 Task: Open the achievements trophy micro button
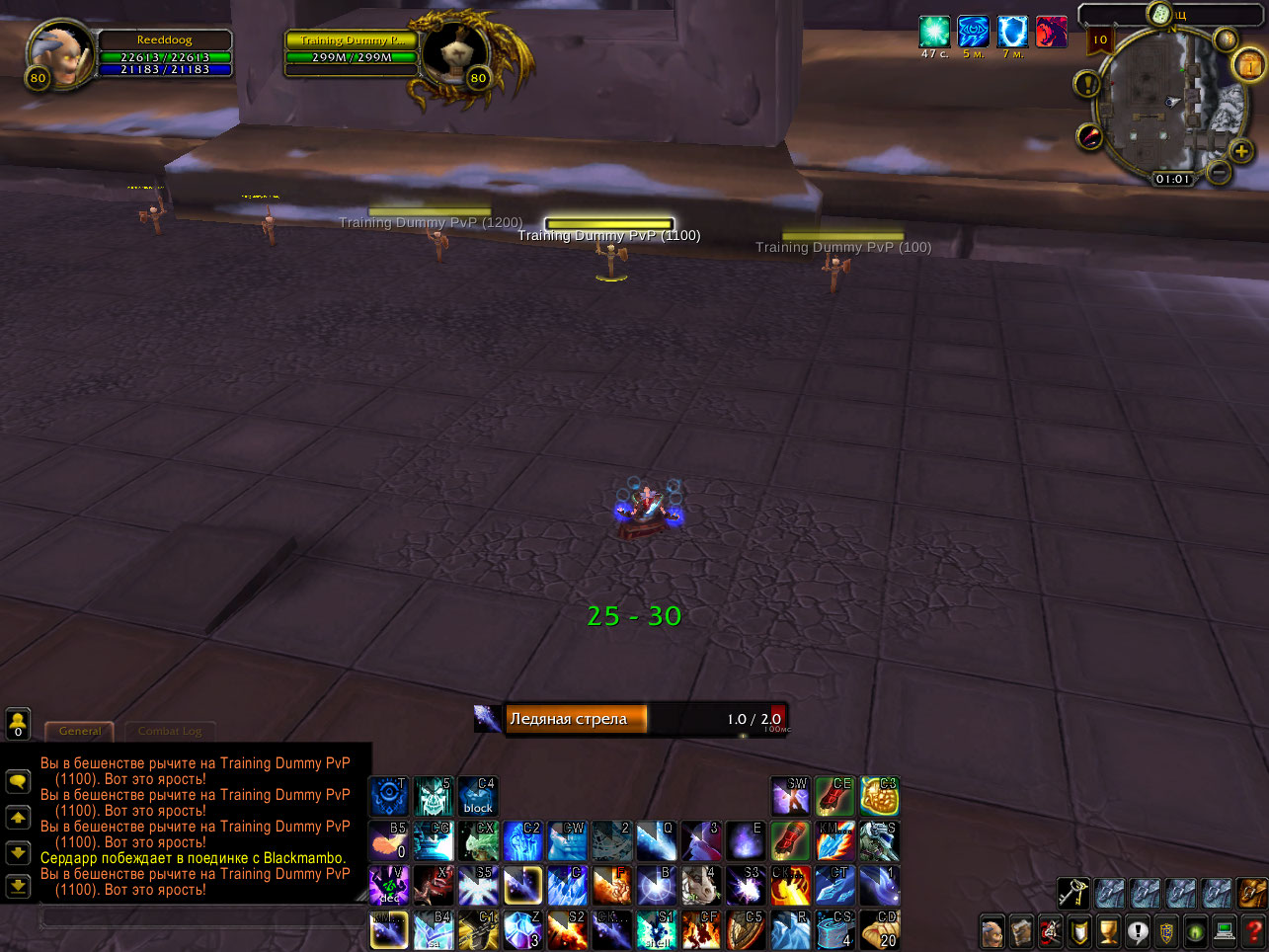(1107, 930)
